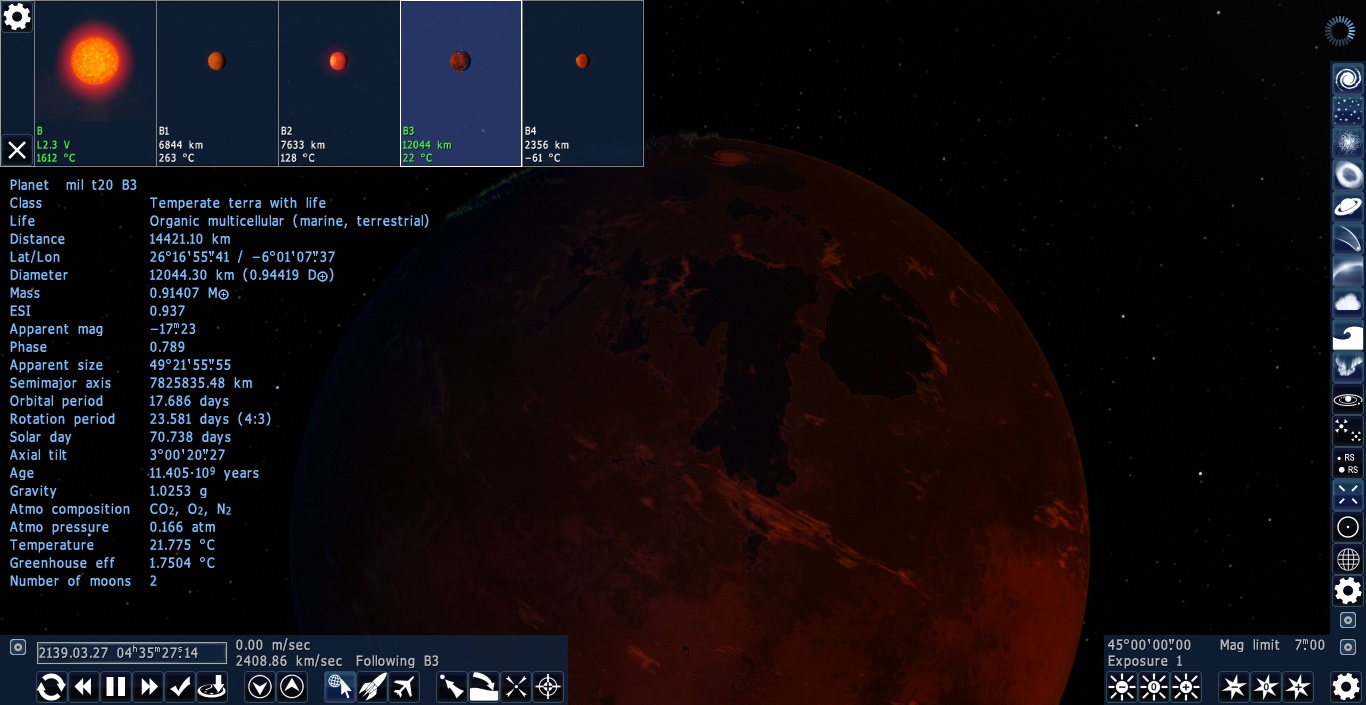Select planet B2 thumbnail
Screen dimensions: 1366x705
pyautogui.click(x=339, y=83)
